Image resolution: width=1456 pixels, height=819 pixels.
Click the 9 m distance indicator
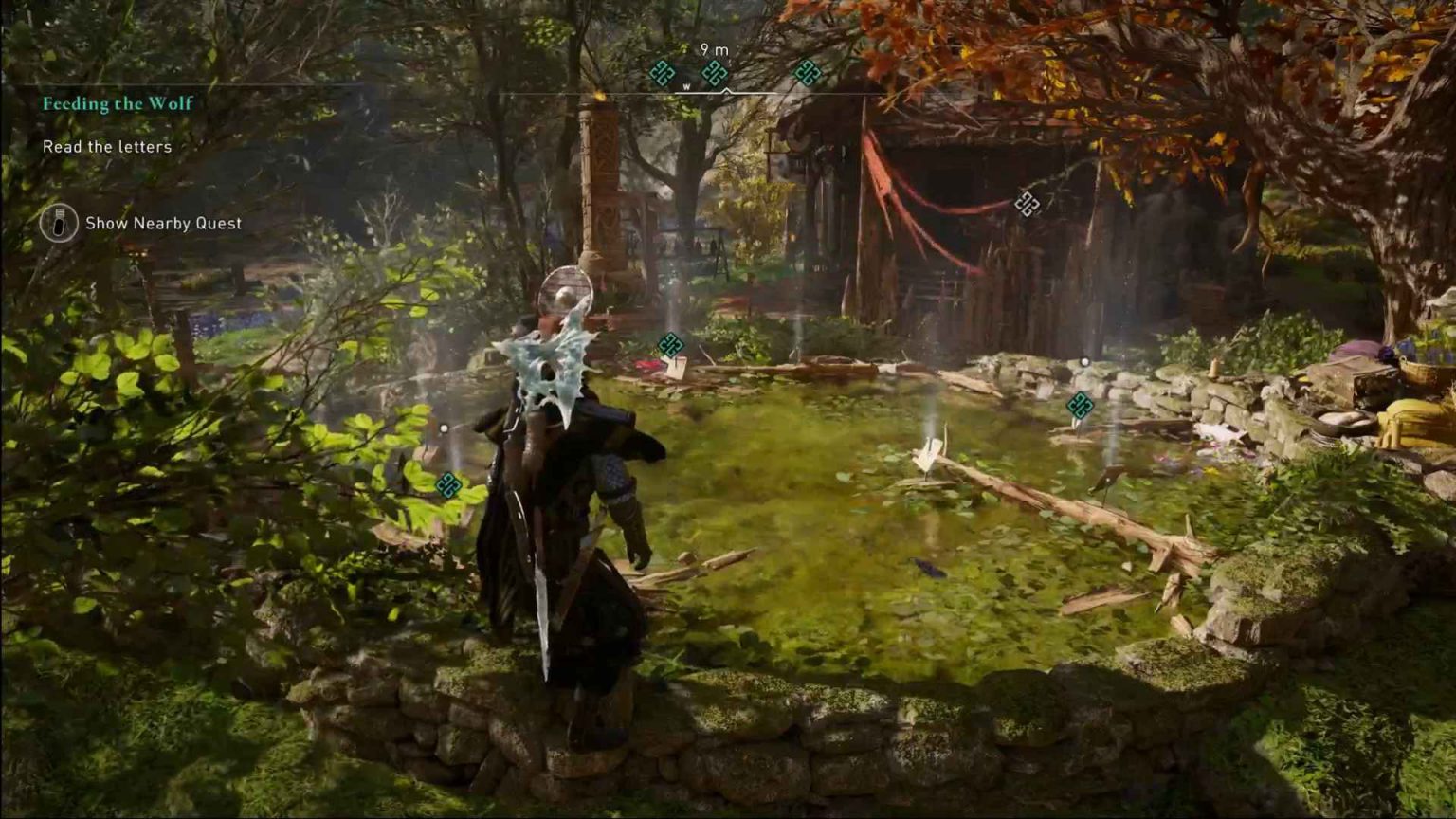pos(714,48)
